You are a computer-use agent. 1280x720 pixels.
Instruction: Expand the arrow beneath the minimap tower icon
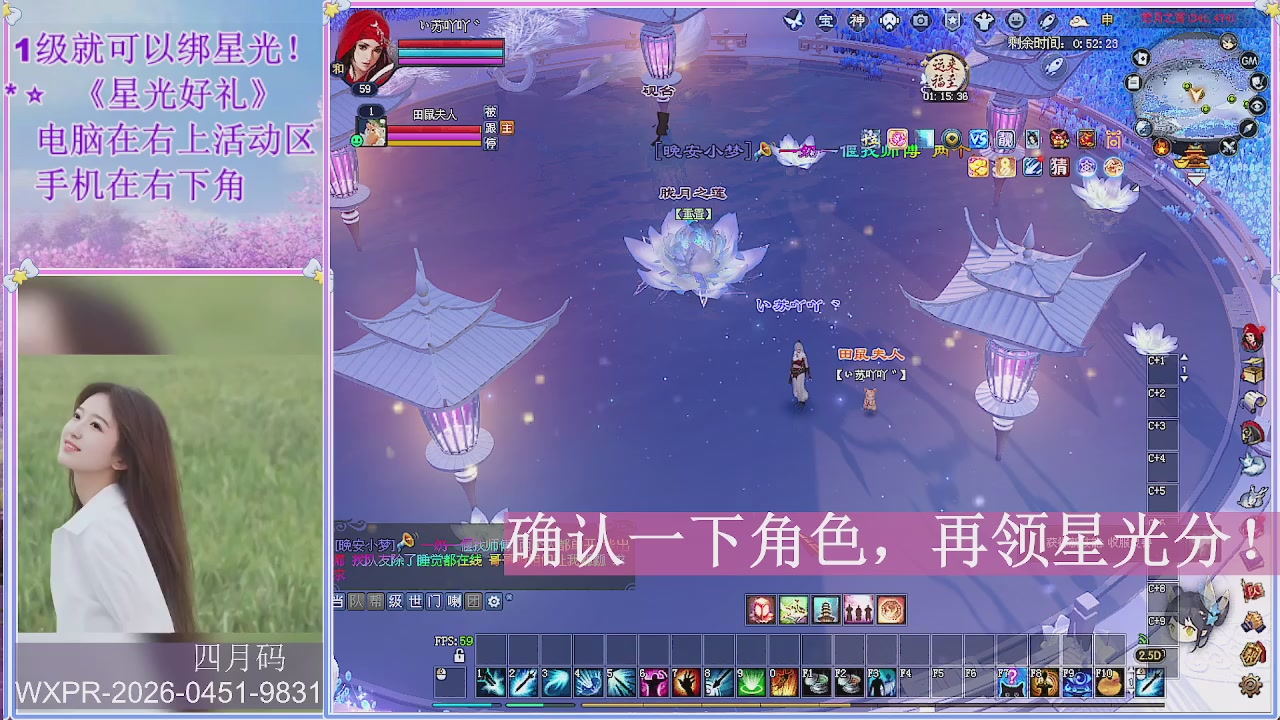pyautogui.click(x=1197, y=179)
